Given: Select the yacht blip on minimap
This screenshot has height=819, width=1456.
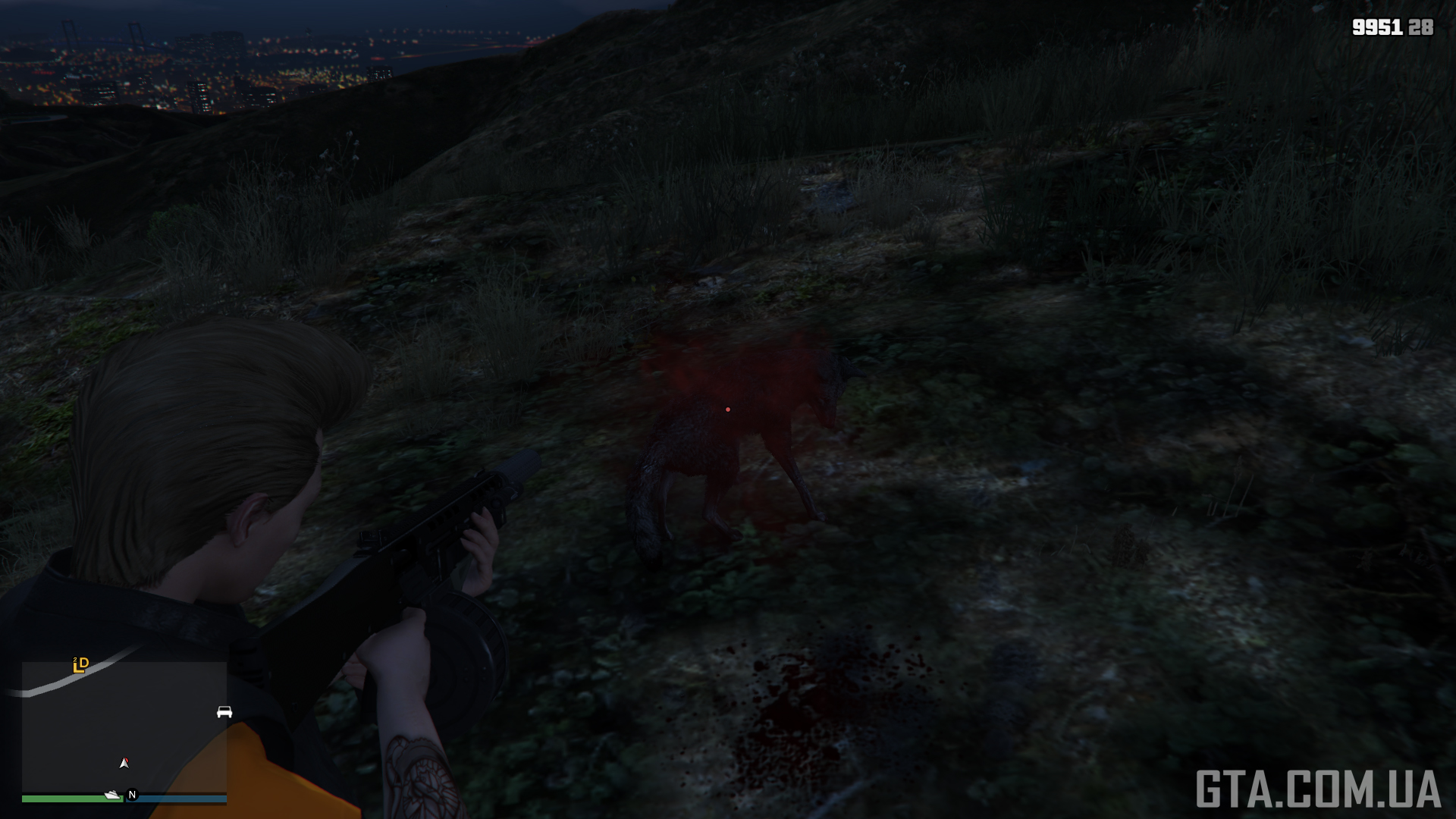Looking at the screenshot, I should click(113, 795).
